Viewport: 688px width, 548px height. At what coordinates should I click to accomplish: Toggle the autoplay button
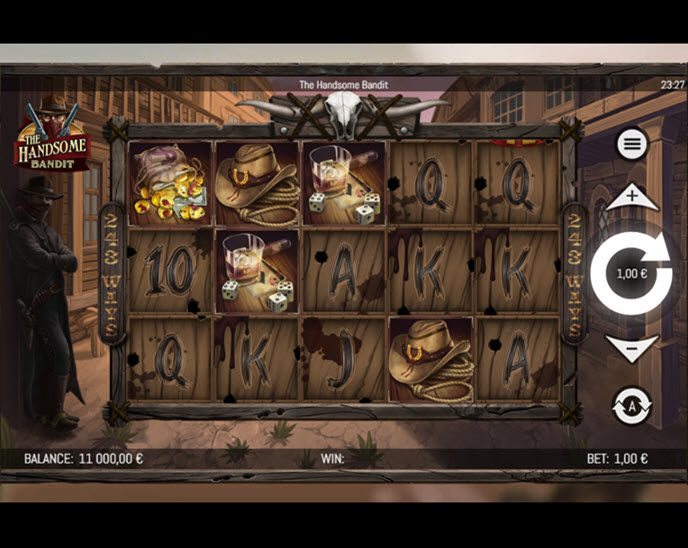(631, 405)
